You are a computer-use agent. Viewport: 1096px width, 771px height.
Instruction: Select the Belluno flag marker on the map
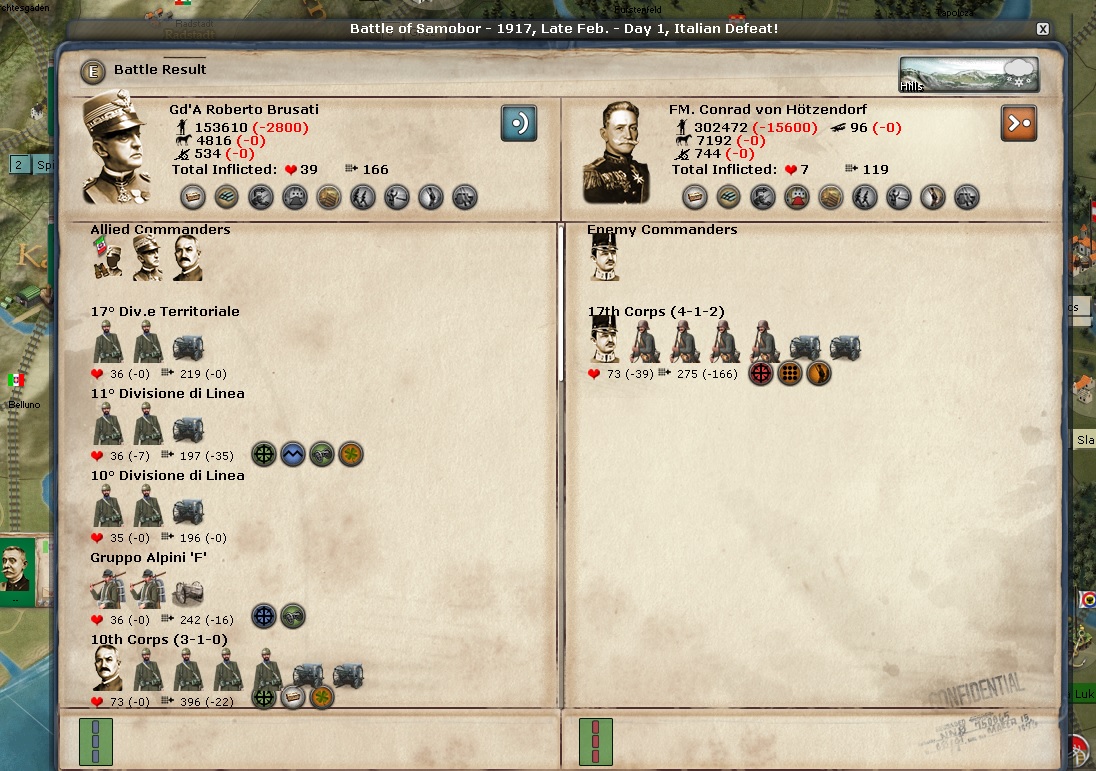click(x=16, y=381)
